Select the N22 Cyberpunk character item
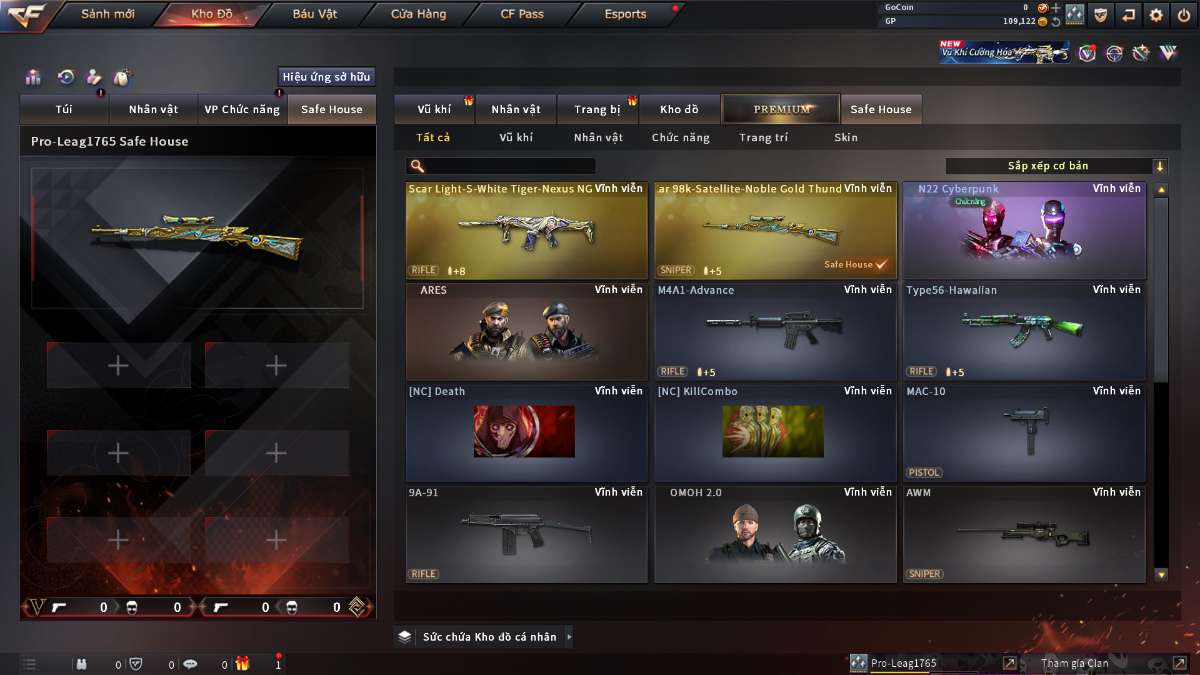1200x675 pixels. pyautogui.click(x=1024, y=230)
